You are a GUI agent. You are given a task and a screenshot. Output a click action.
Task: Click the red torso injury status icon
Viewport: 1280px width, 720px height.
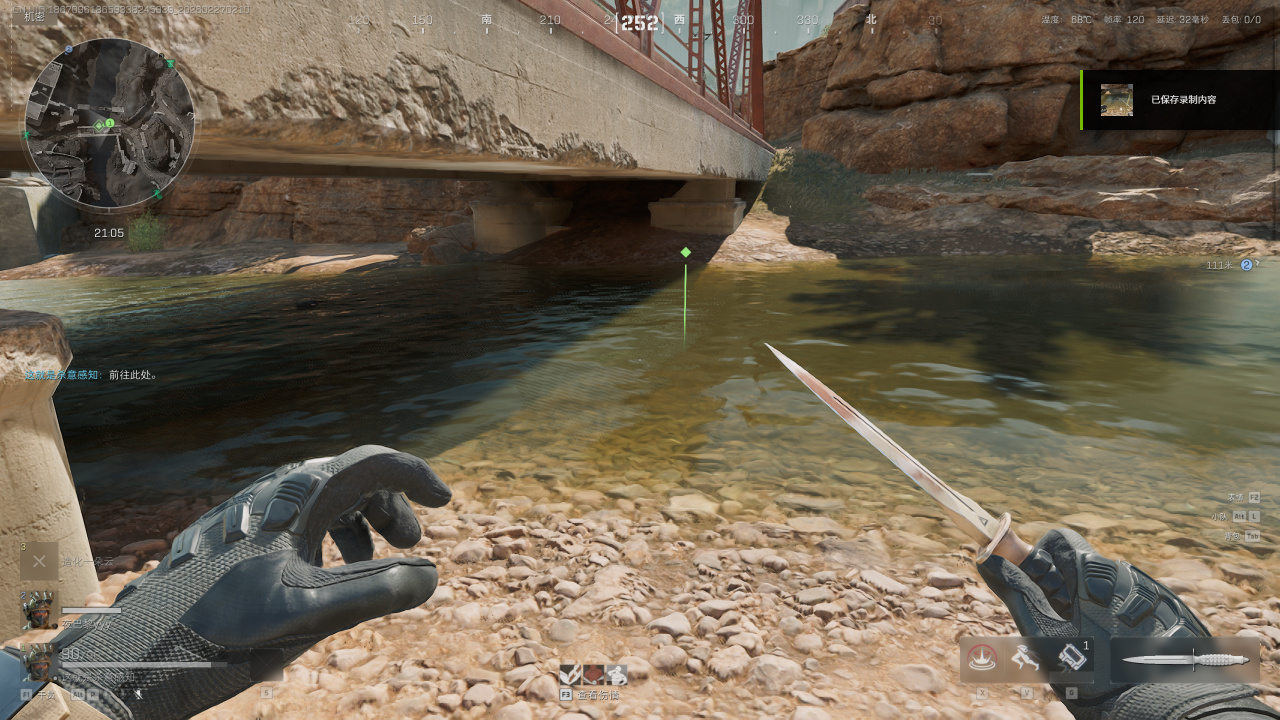coord(593,675)
